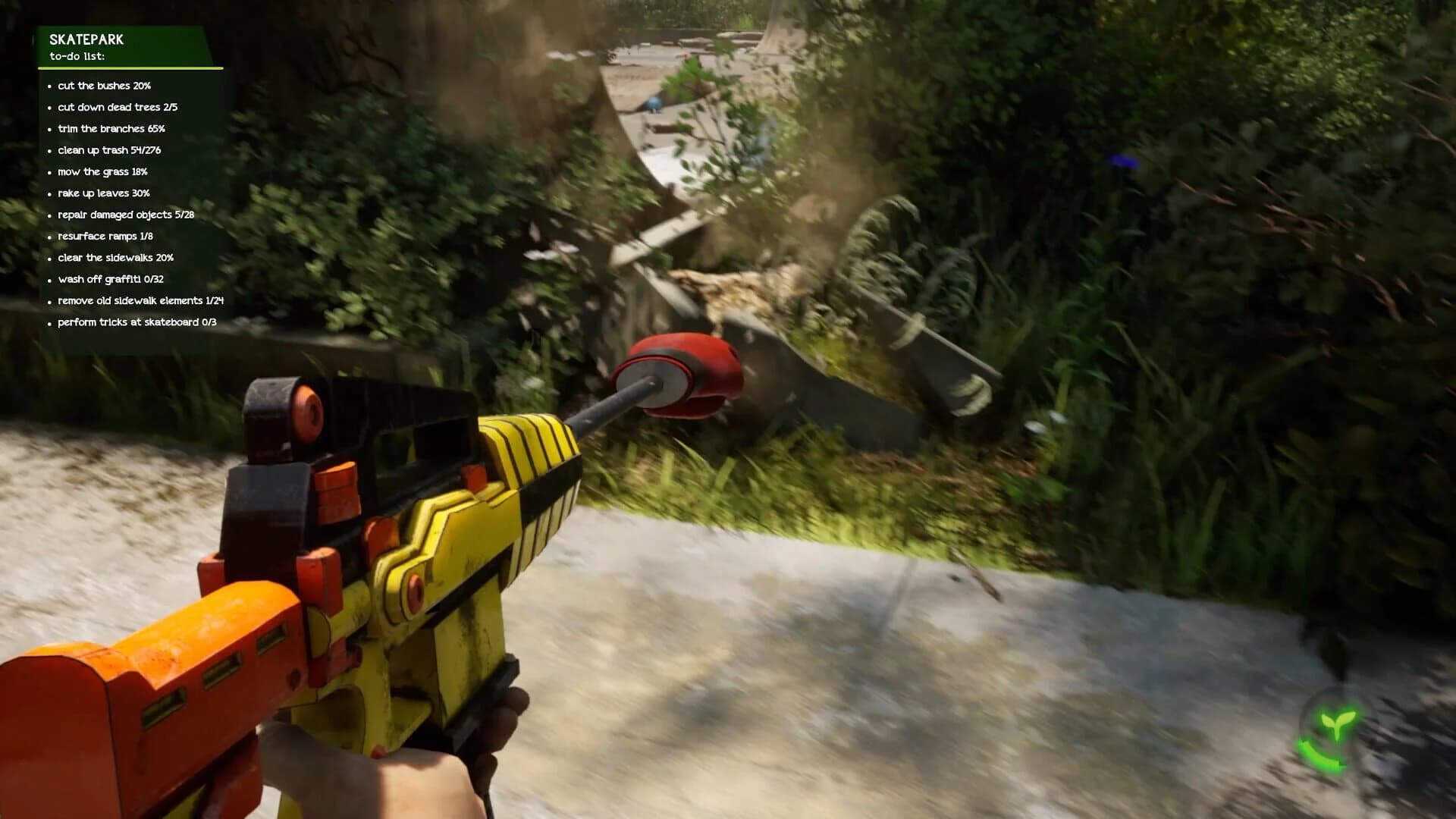Click the bullet beside 'mow the grass'
The height and width of the screenshot is (819, 1456).
point(51,172)
